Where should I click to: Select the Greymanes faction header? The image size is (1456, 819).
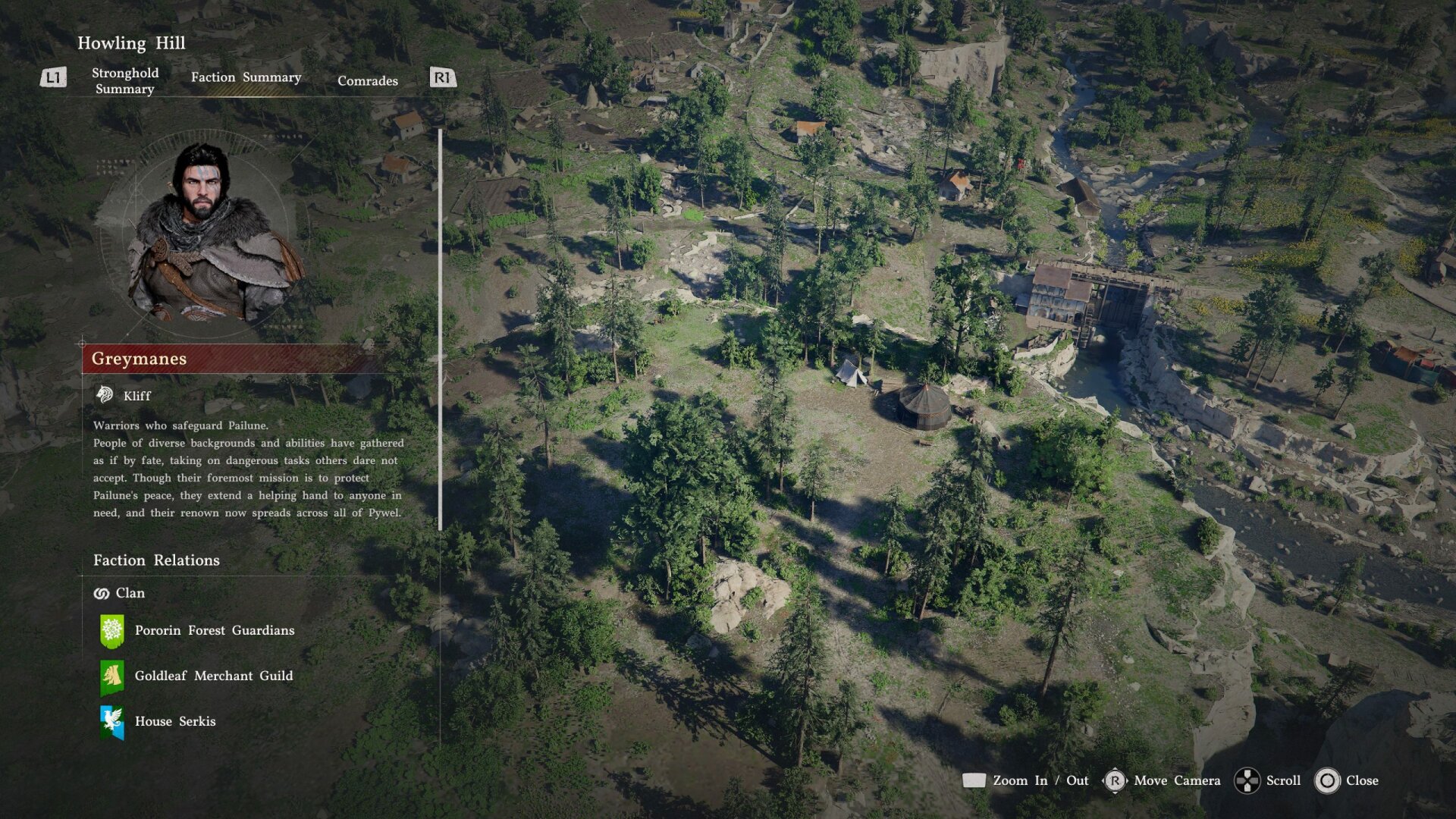click(227, 359)
